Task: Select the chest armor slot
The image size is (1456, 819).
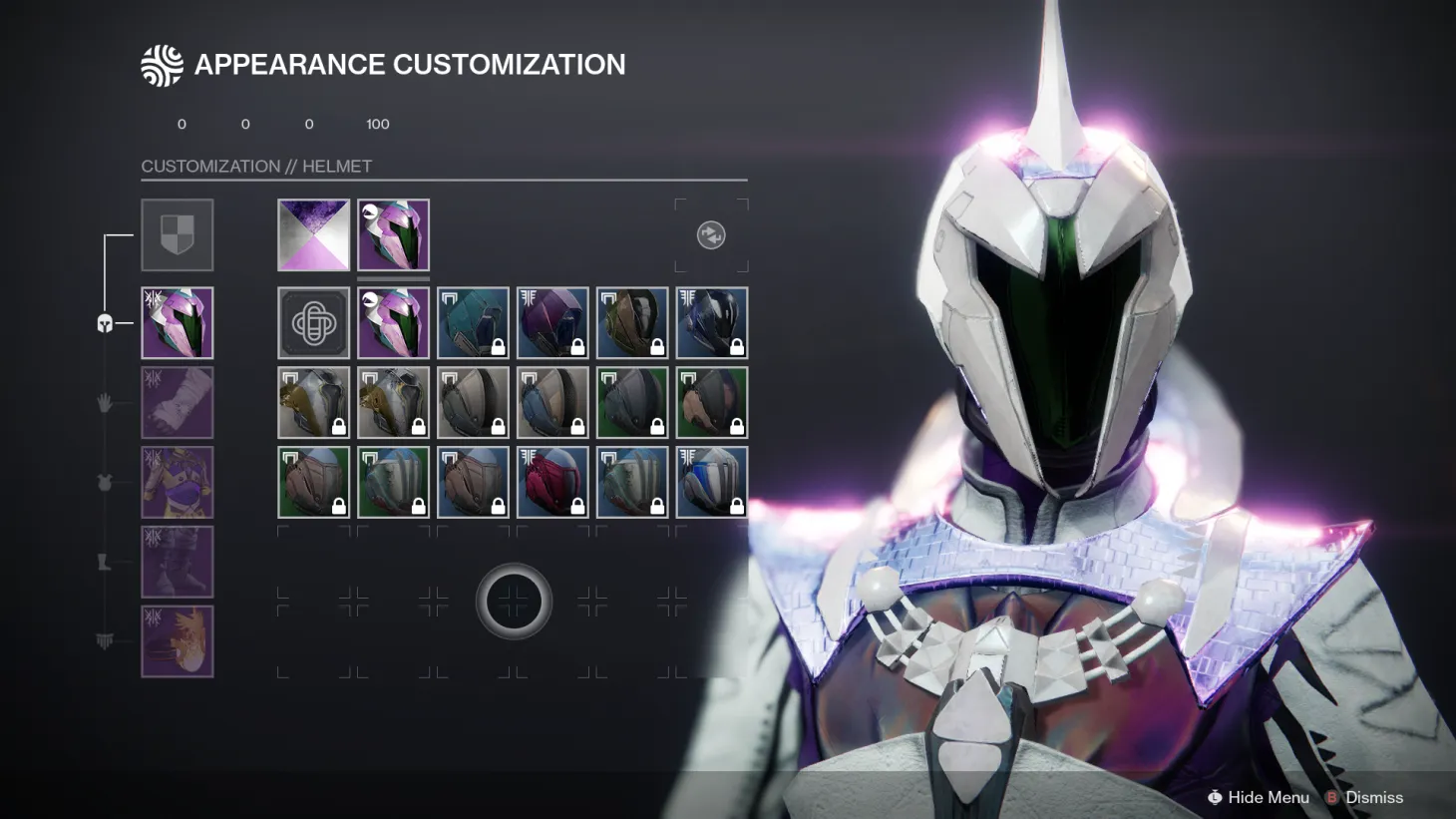Action: 178,482
